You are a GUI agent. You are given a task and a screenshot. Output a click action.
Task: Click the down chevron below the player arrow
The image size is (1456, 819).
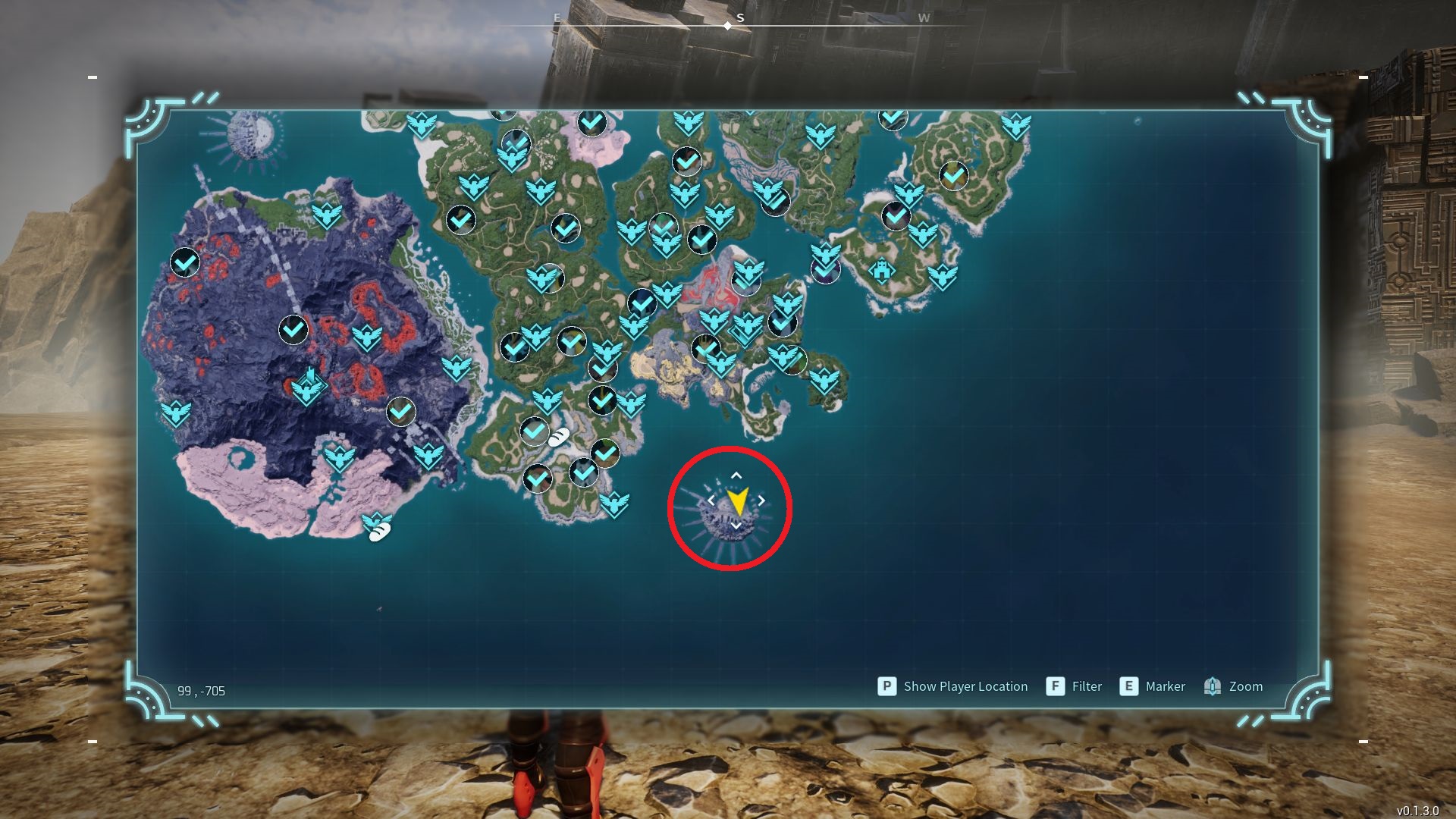pyautogui.click(x=736, y=525)
